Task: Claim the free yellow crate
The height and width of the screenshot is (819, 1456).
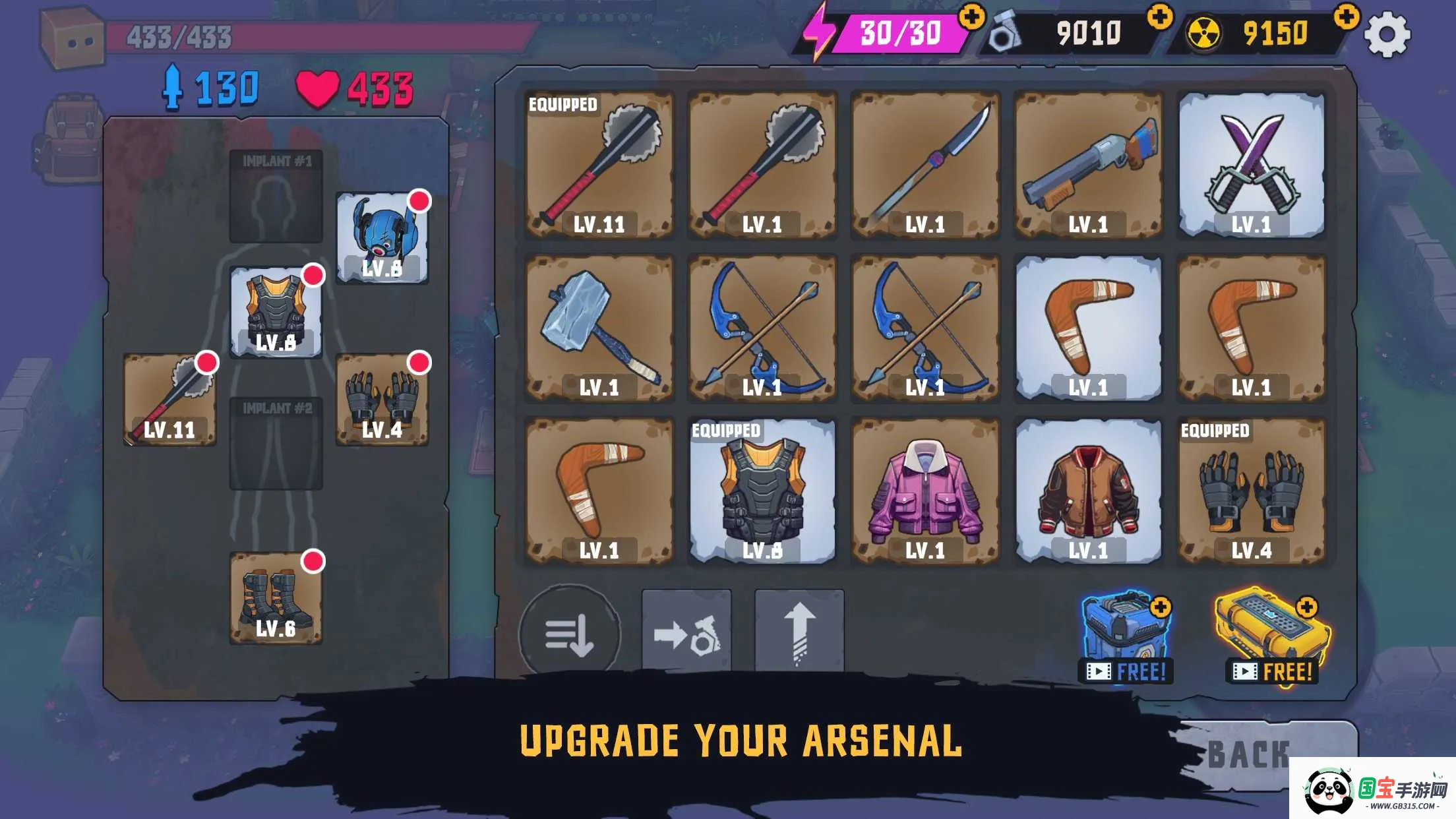Action: (1271, 637)
